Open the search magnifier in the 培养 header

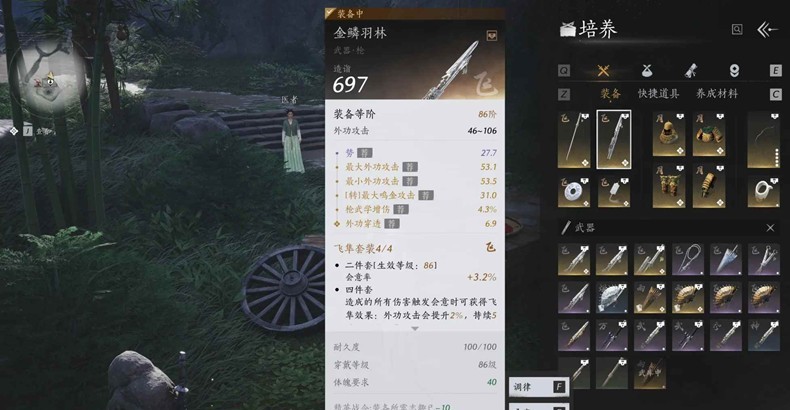click(737, 30)
